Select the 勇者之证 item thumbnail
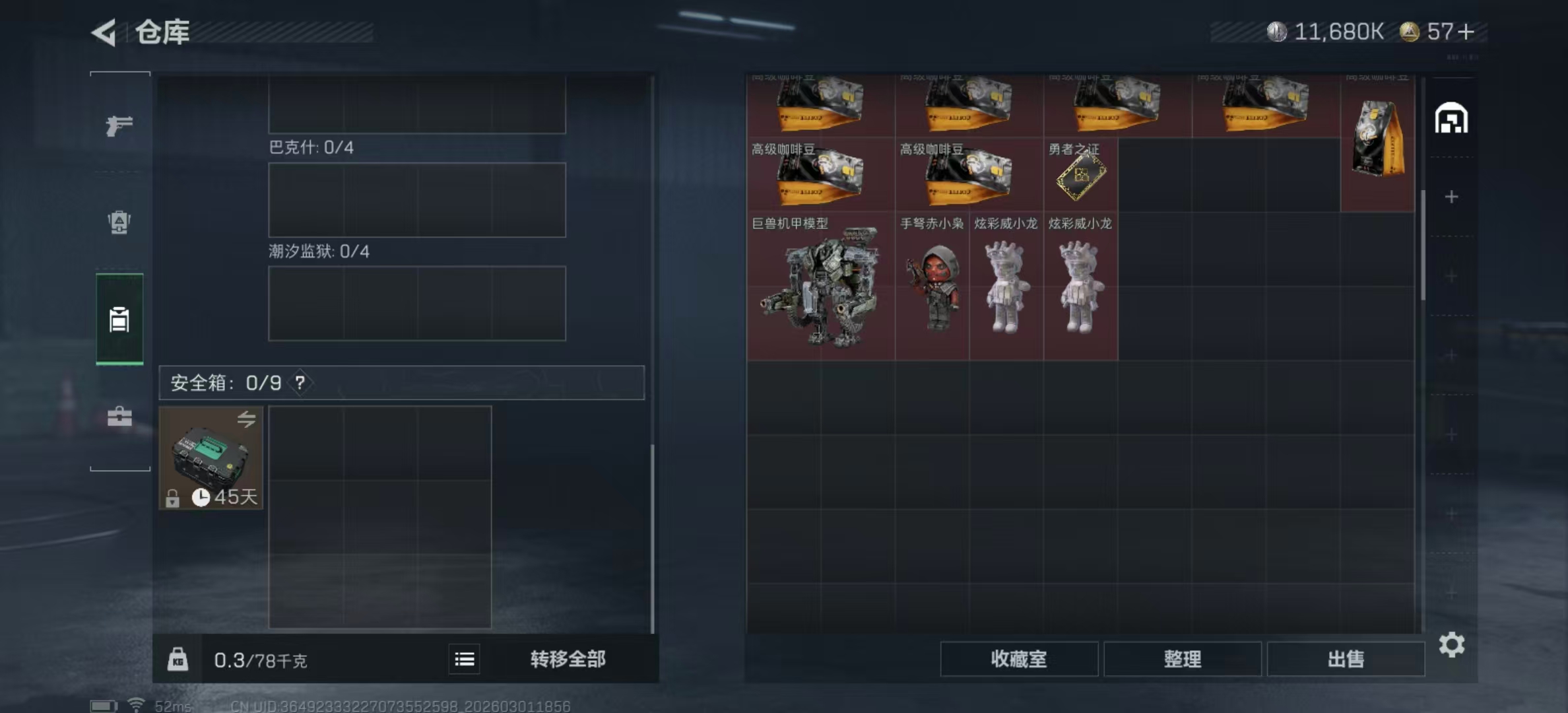Image resolution: width=1568 pixels, height=713 pixels. pyautogui.click(x=1080, y=178)
